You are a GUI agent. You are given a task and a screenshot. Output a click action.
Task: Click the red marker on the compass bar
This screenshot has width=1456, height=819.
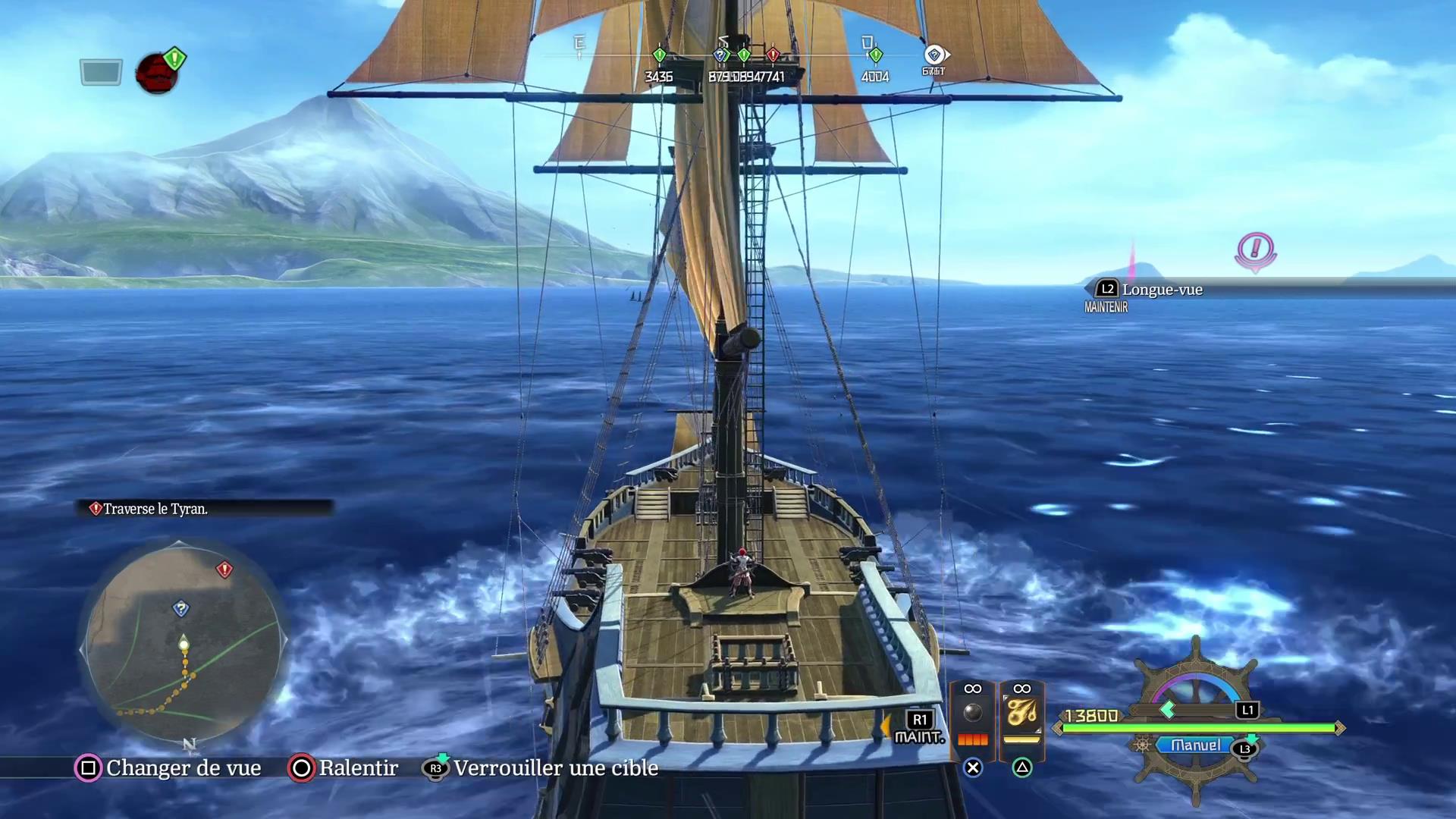tap(773, 55)
